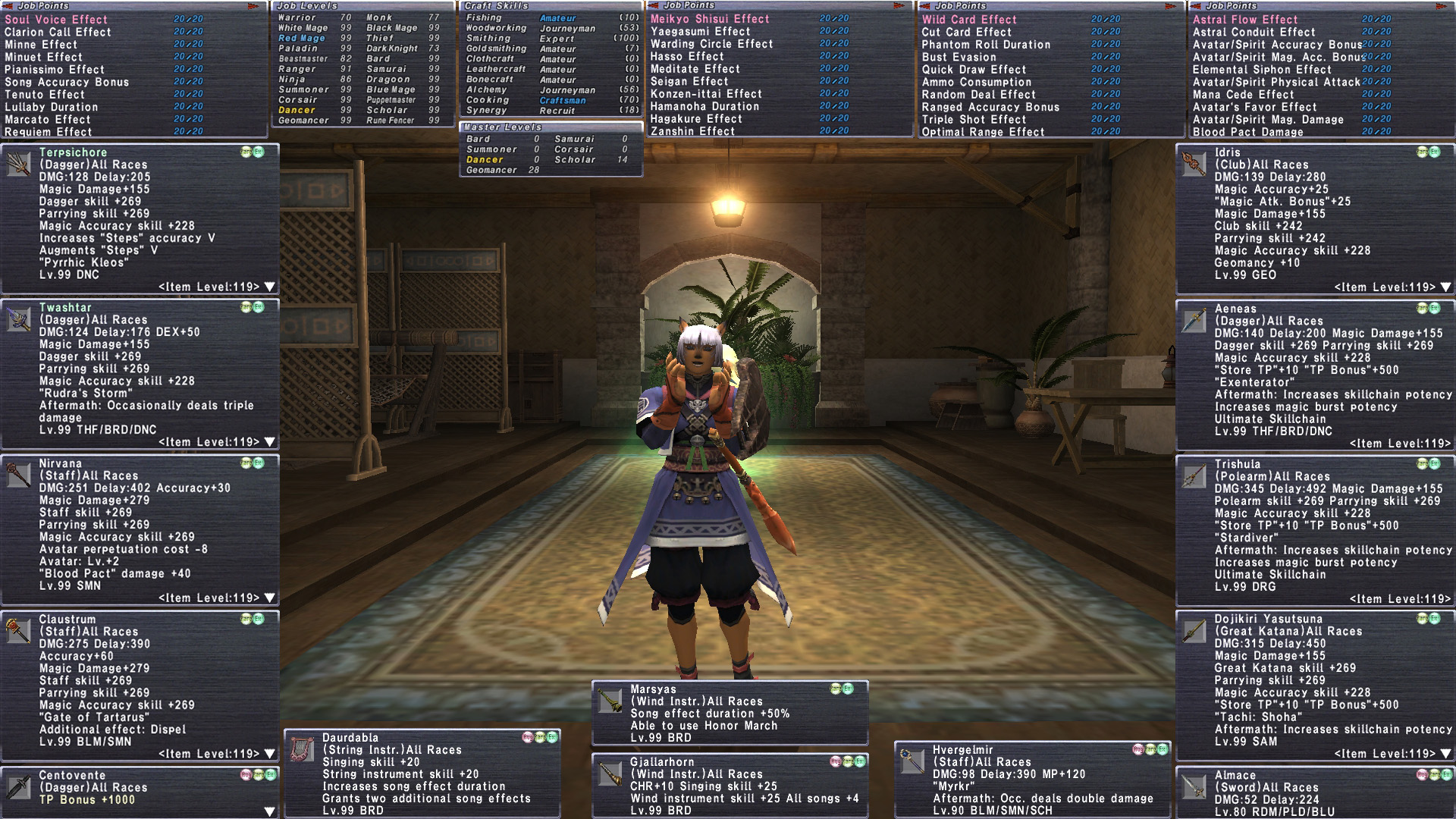Choose the Nirvana staff icon

tap(18, 475)
